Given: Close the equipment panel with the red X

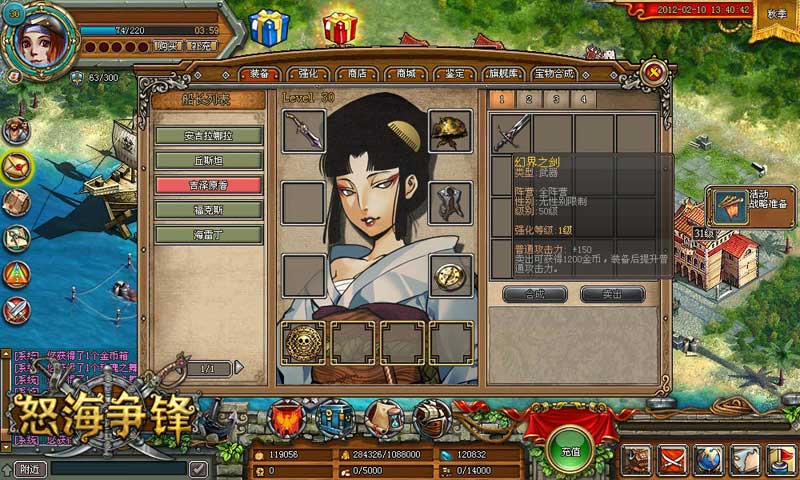Looking at the screenshot, I should pyautogui.click(x=652, y=72).
